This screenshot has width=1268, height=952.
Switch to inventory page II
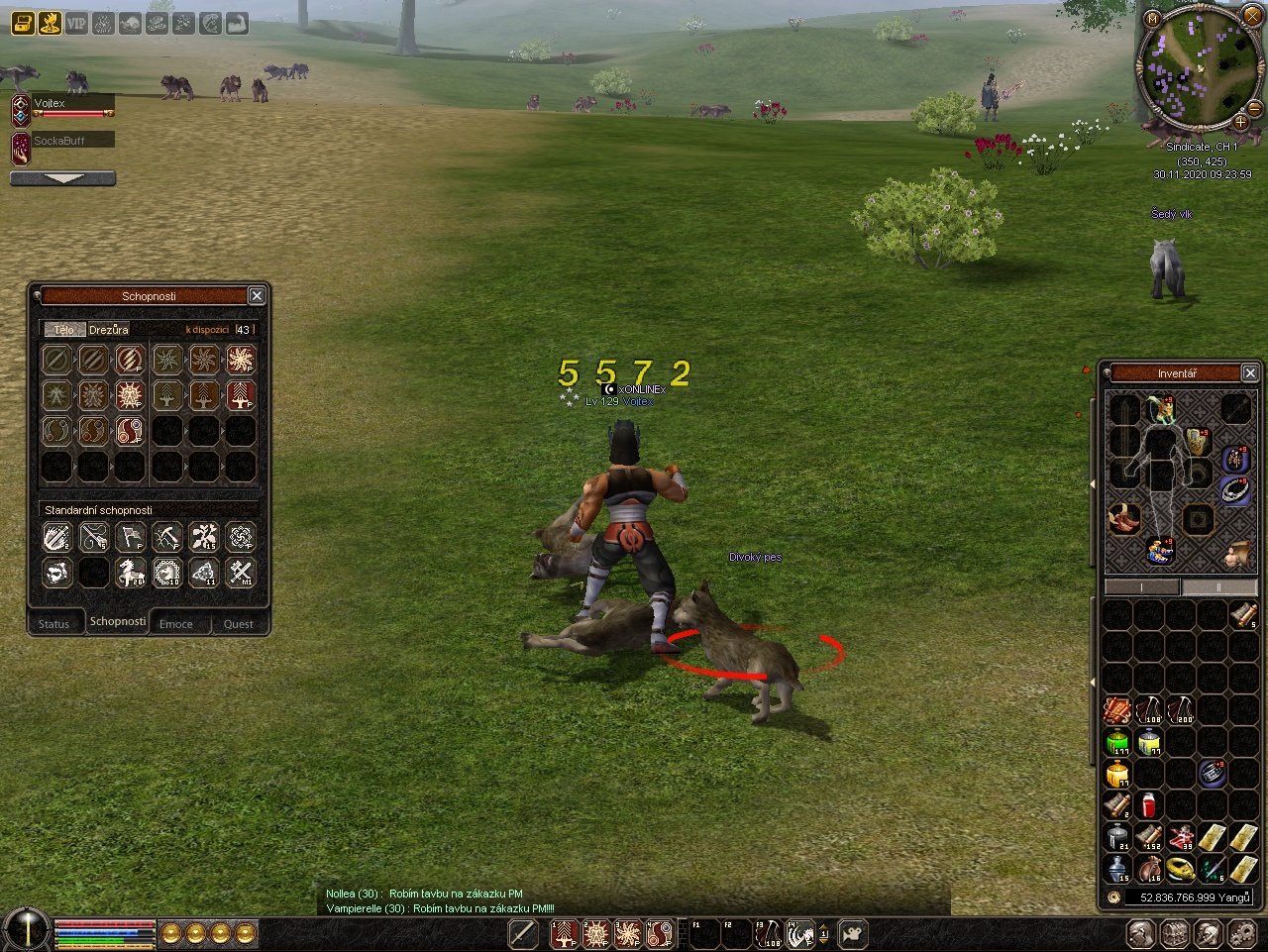pyautogui.click(x=1217, y=587)
